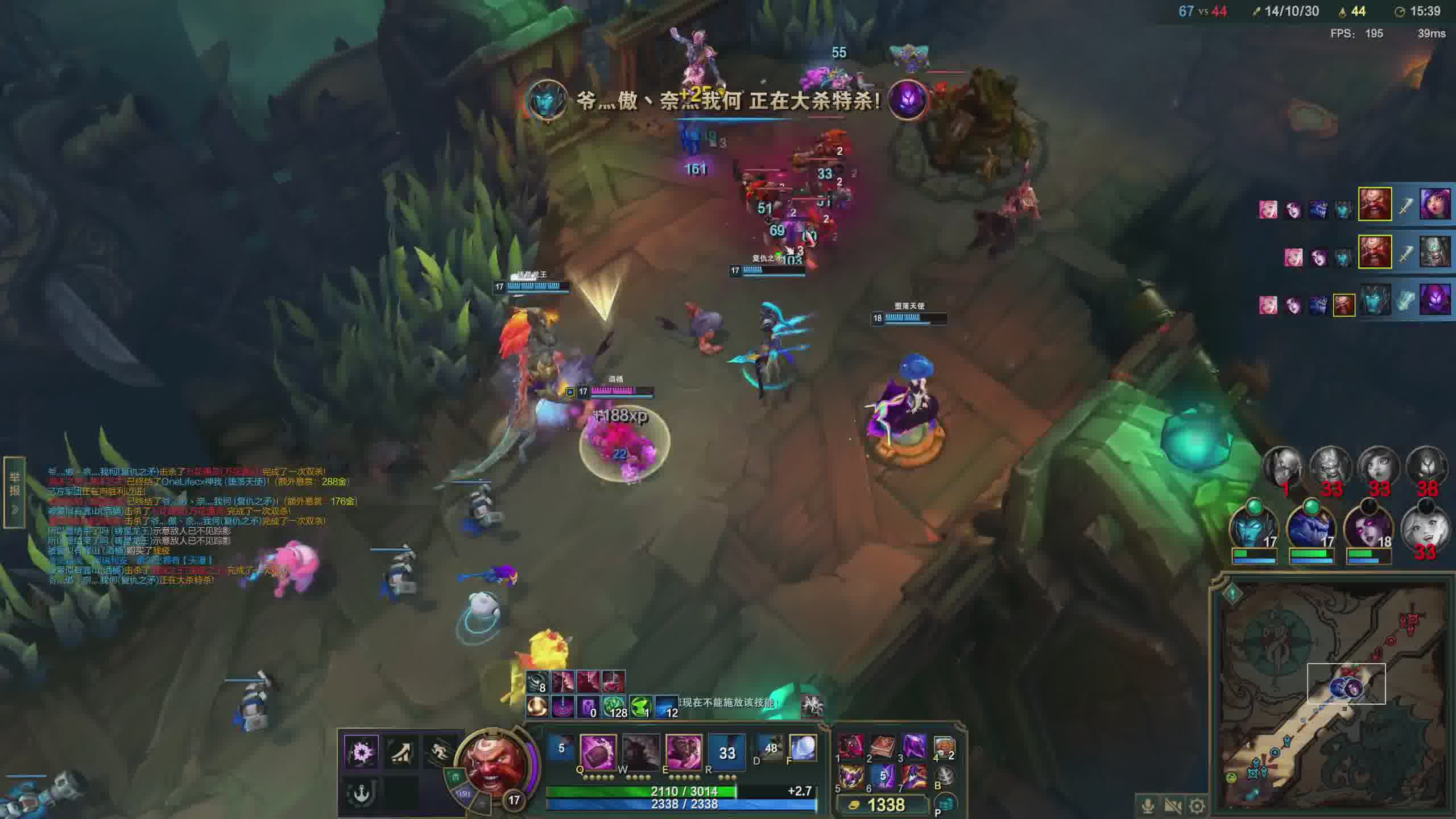The width and height of the screenshot is (1456, 819).
Task: Click the anchor rune icon
Action: point(361,792)
